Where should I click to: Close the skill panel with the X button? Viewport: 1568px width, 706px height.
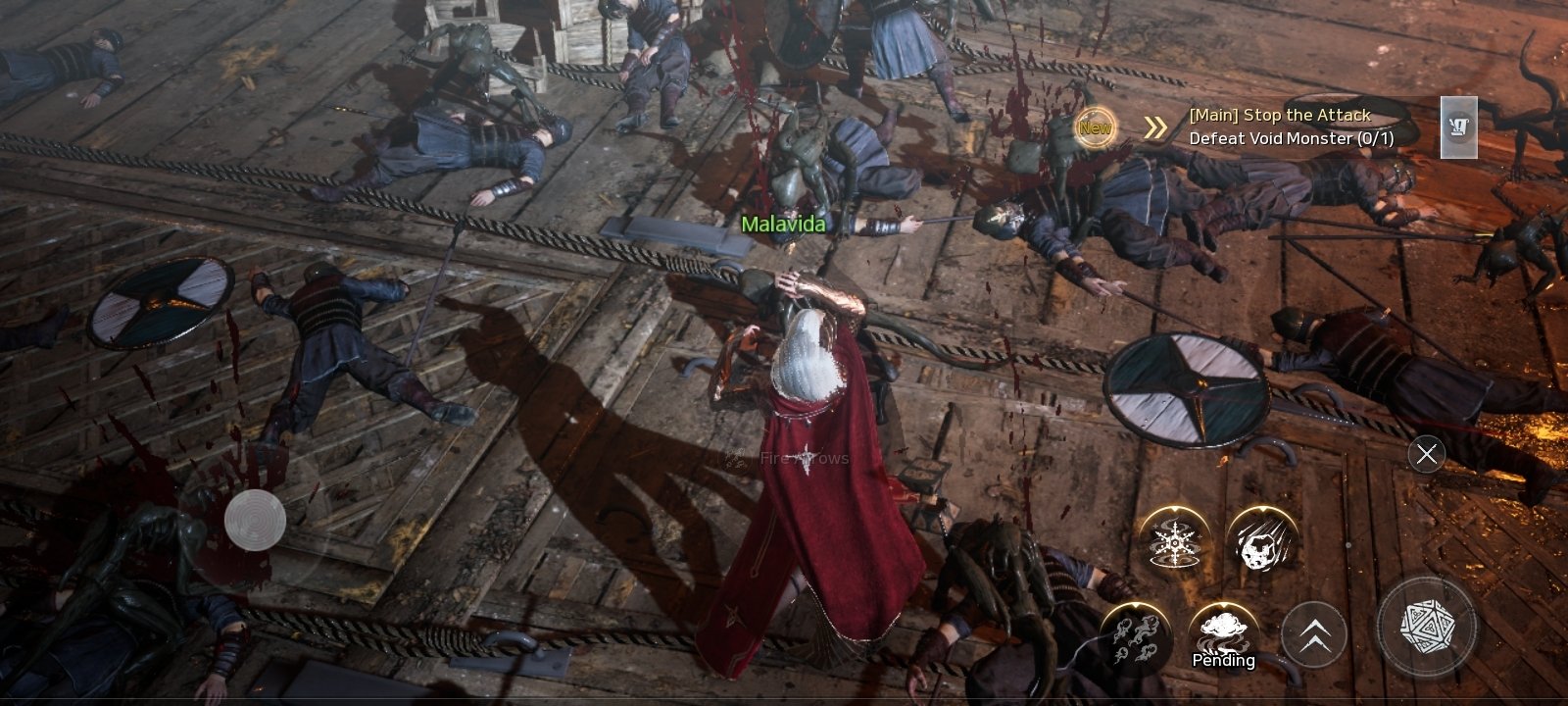point(1426,454)
